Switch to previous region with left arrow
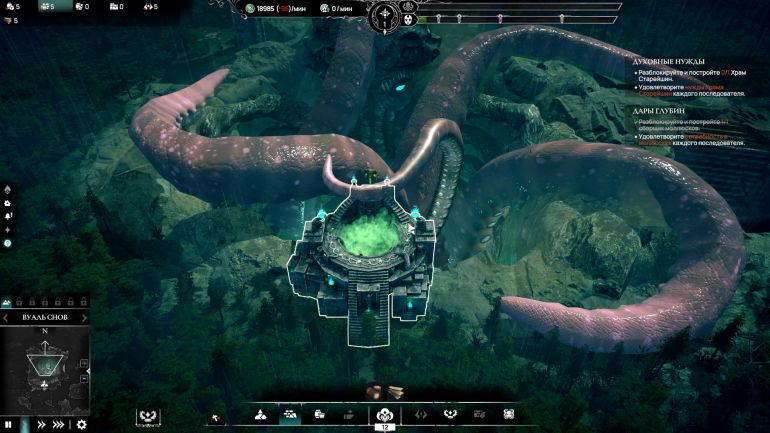 pyautogui.click(x=4, y=317)
